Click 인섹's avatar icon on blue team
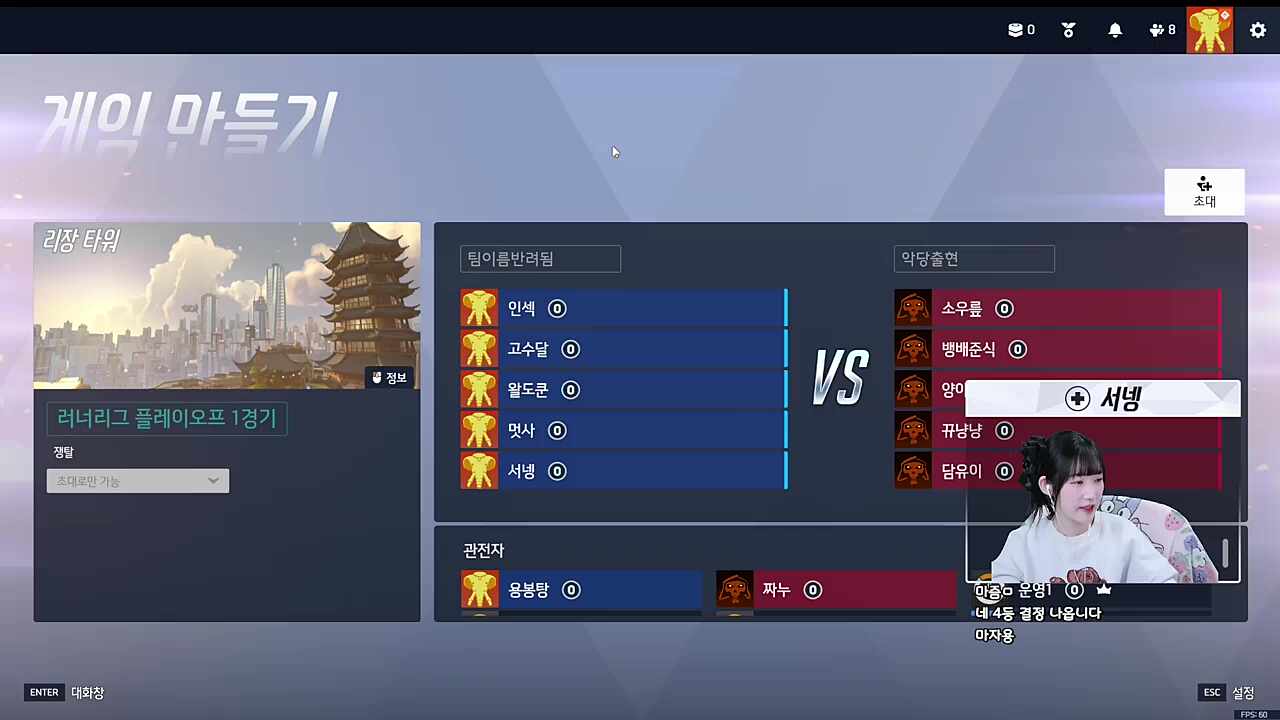 479,308
